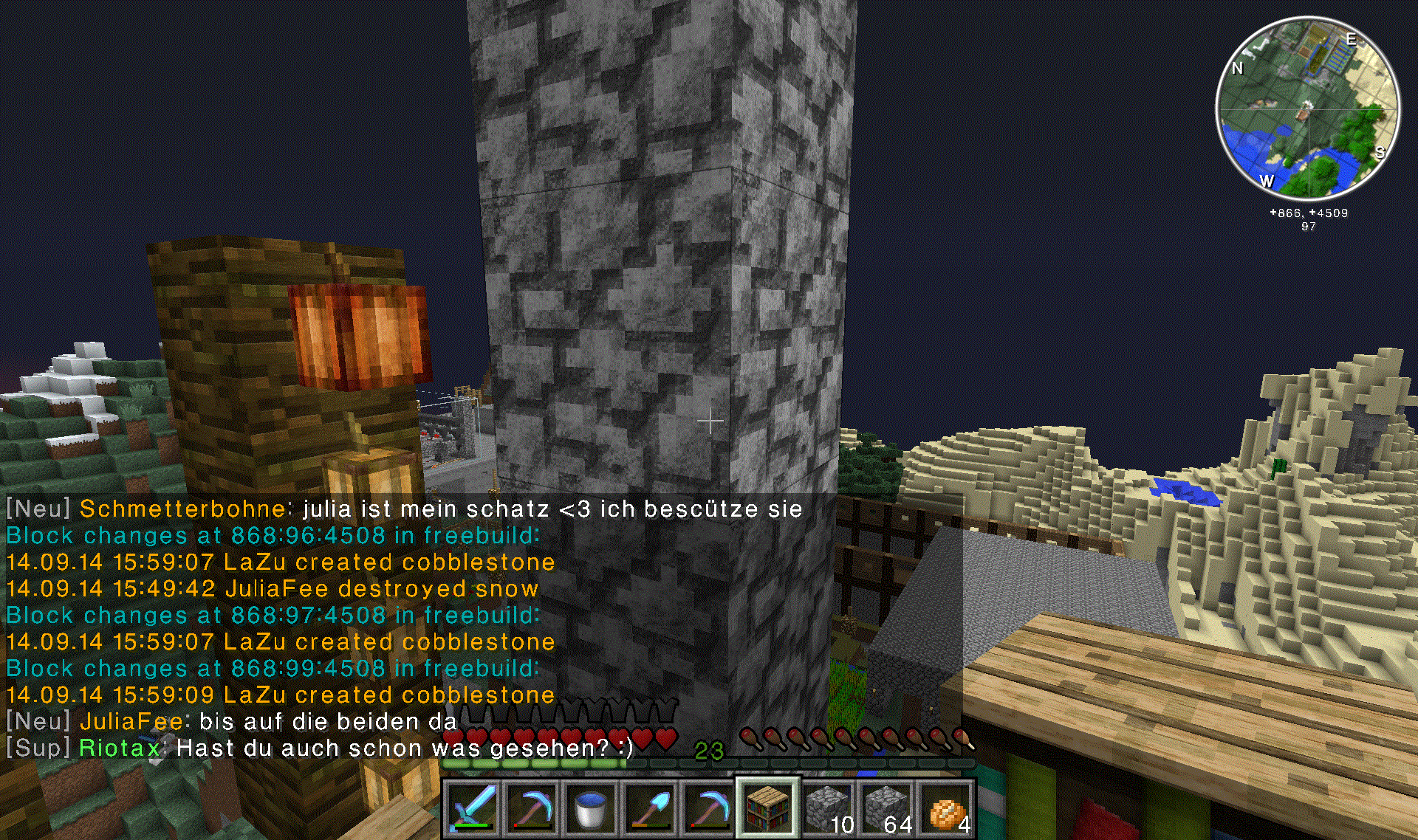Select the cobblestone stack of 10
Viewport: 1418px width, 840px height.
click(827, 808)
